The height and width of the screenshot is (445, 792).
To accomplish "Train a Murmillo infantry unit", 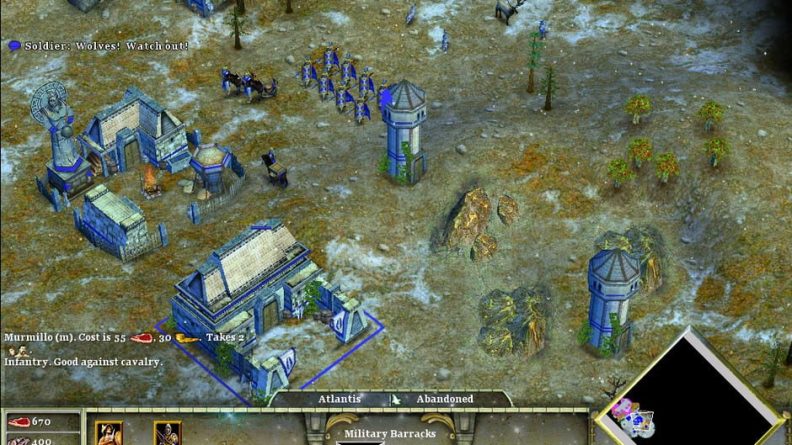I will pyautogui.click(x=109, y=434).
